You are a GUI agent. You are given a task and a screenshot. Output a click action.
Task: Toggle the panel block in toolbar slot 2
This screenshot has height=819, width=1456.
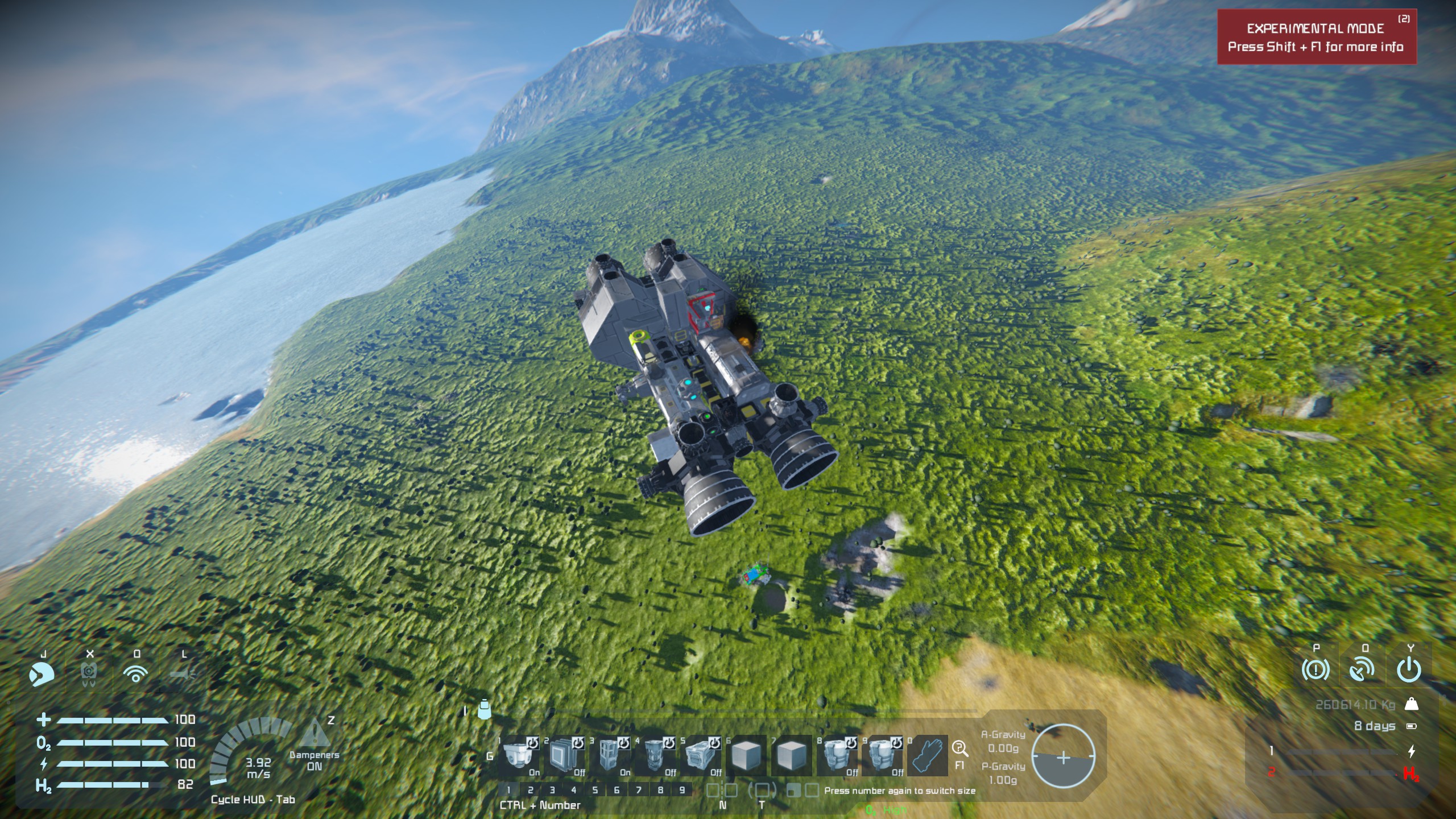[563, 755]
